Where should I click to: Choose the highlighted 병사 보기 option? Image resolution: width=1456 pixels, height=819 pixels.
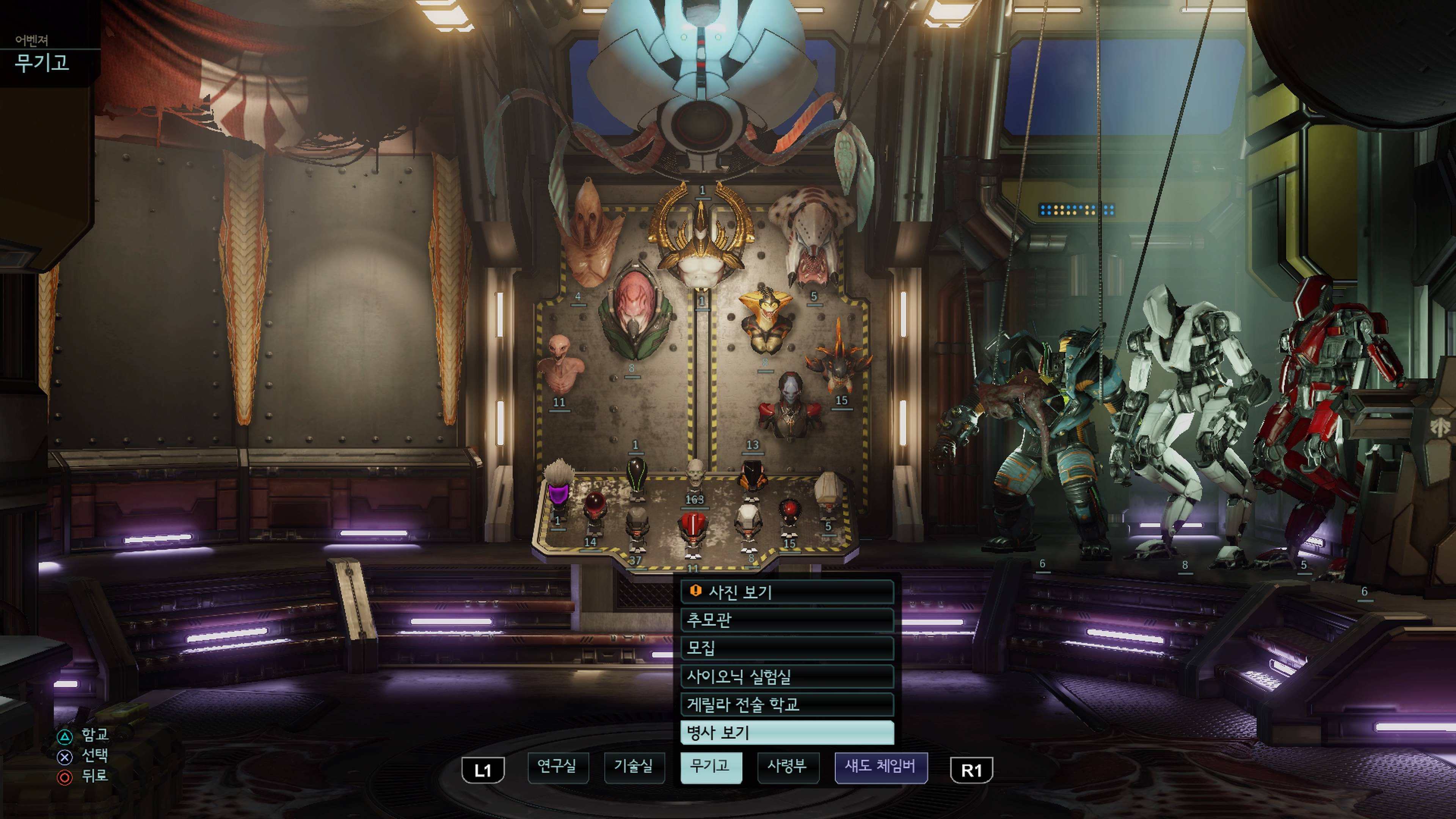(x=787, y=733)
